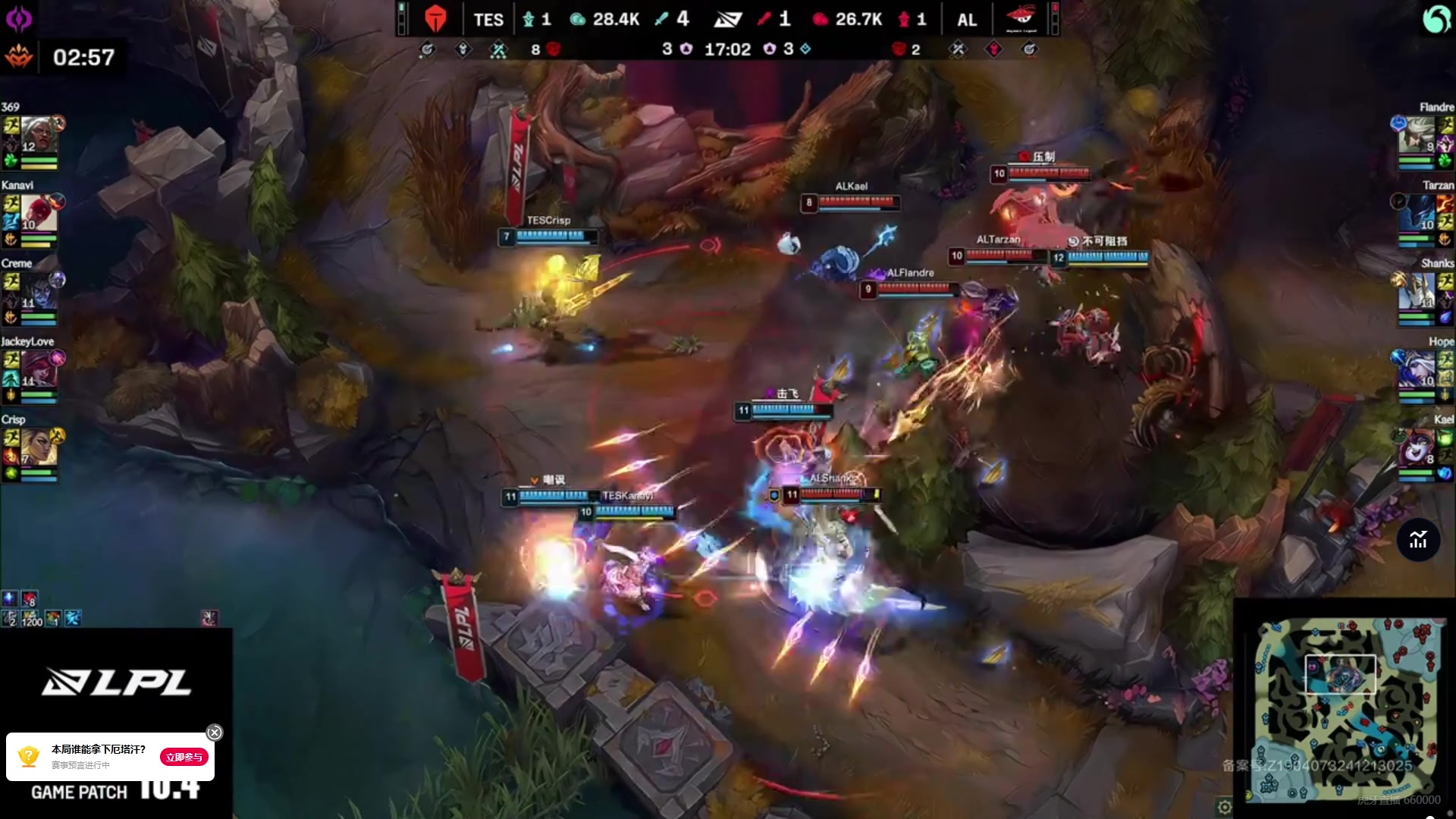Select Kael's champion portrait
The image size is (1456, 819).
(1417, 447)
